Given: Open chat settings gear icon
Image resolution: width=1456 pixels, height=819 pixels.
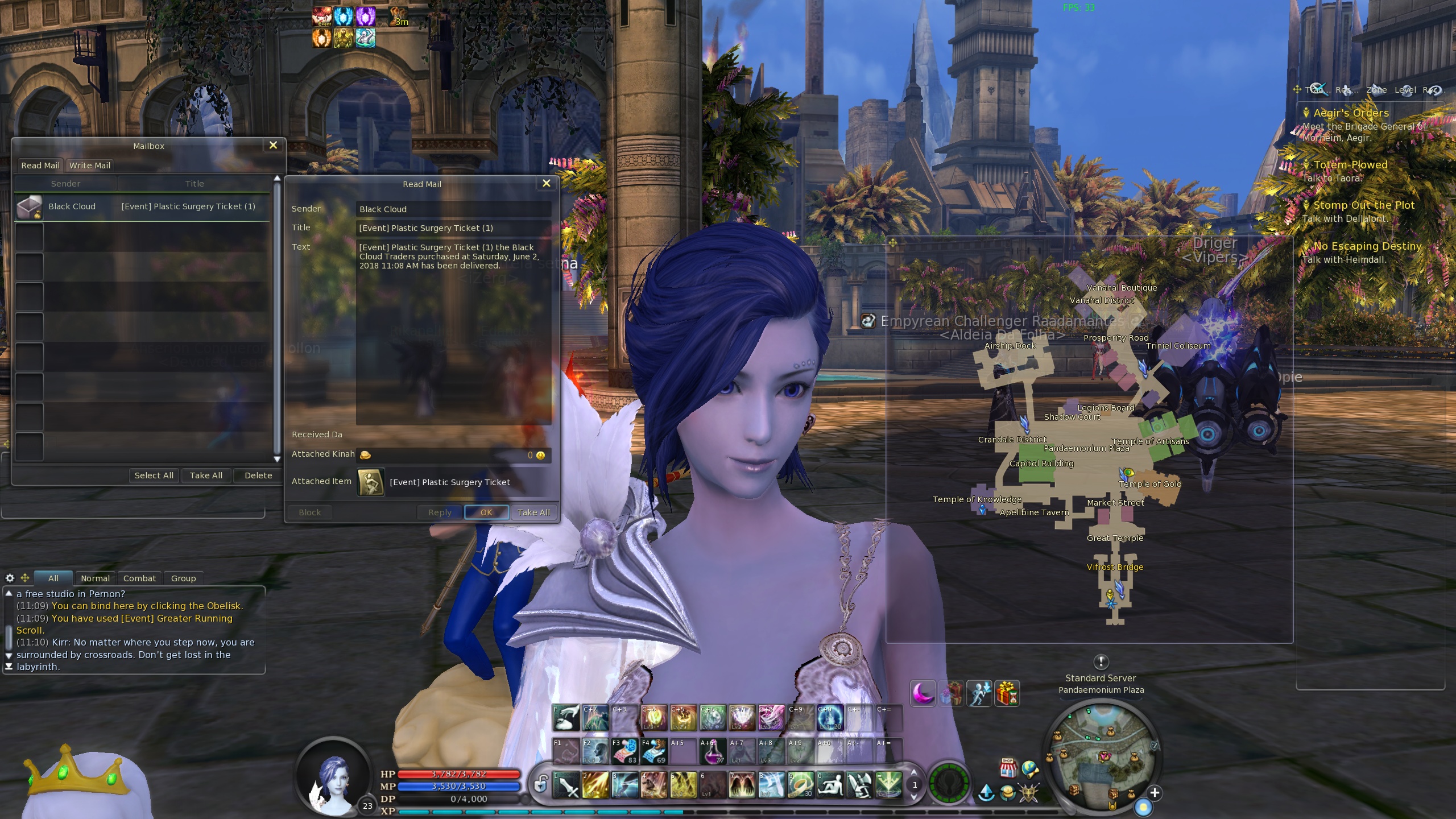Looking at the screenshot, I should click(10, 578).
